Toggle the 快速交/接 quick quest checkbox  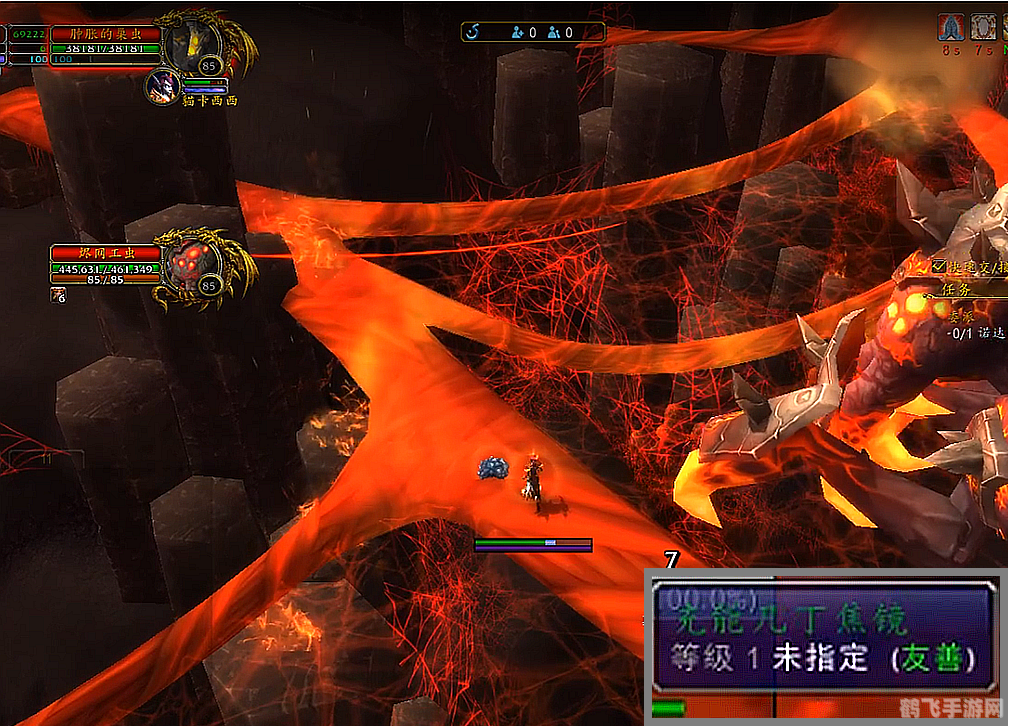point(939,266)
